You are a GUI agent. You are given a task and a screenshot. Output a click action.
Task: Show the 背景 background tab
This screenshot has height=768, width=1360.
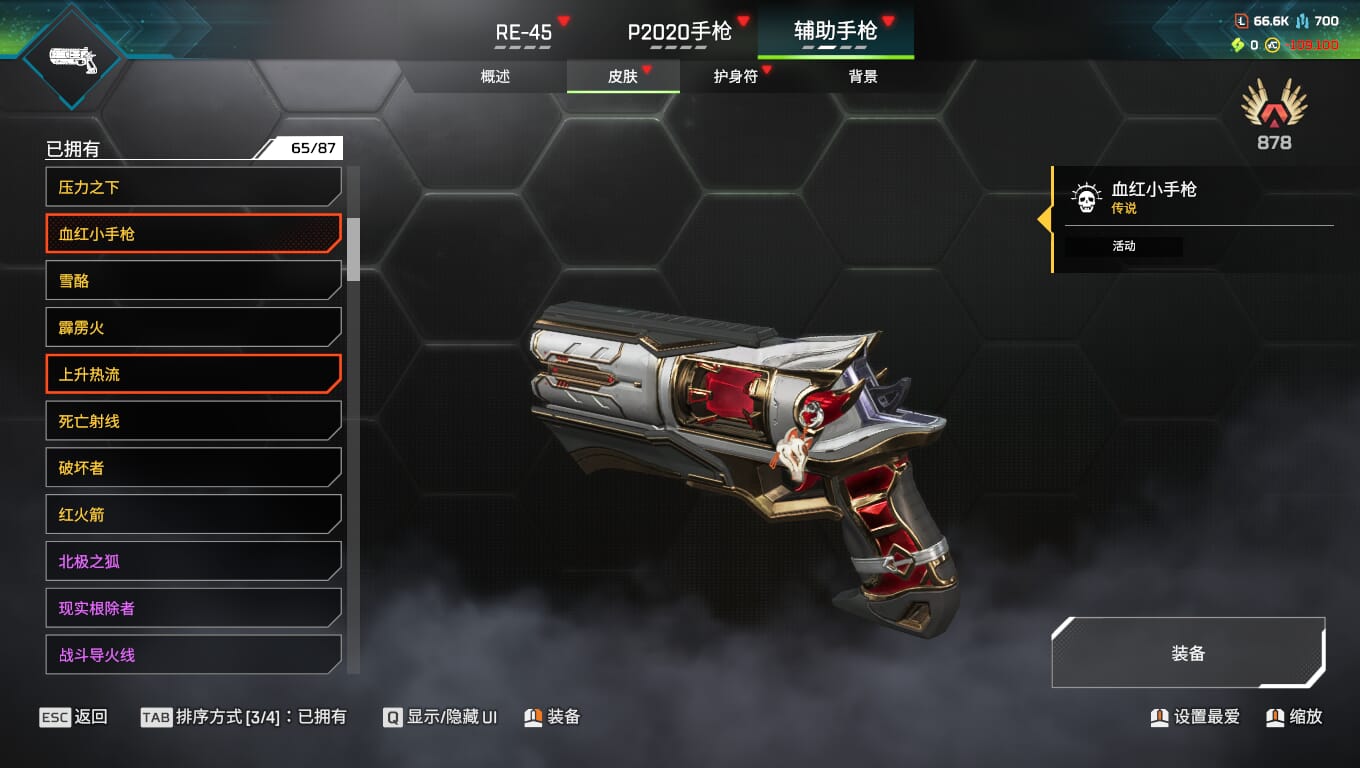coord(863,76)
